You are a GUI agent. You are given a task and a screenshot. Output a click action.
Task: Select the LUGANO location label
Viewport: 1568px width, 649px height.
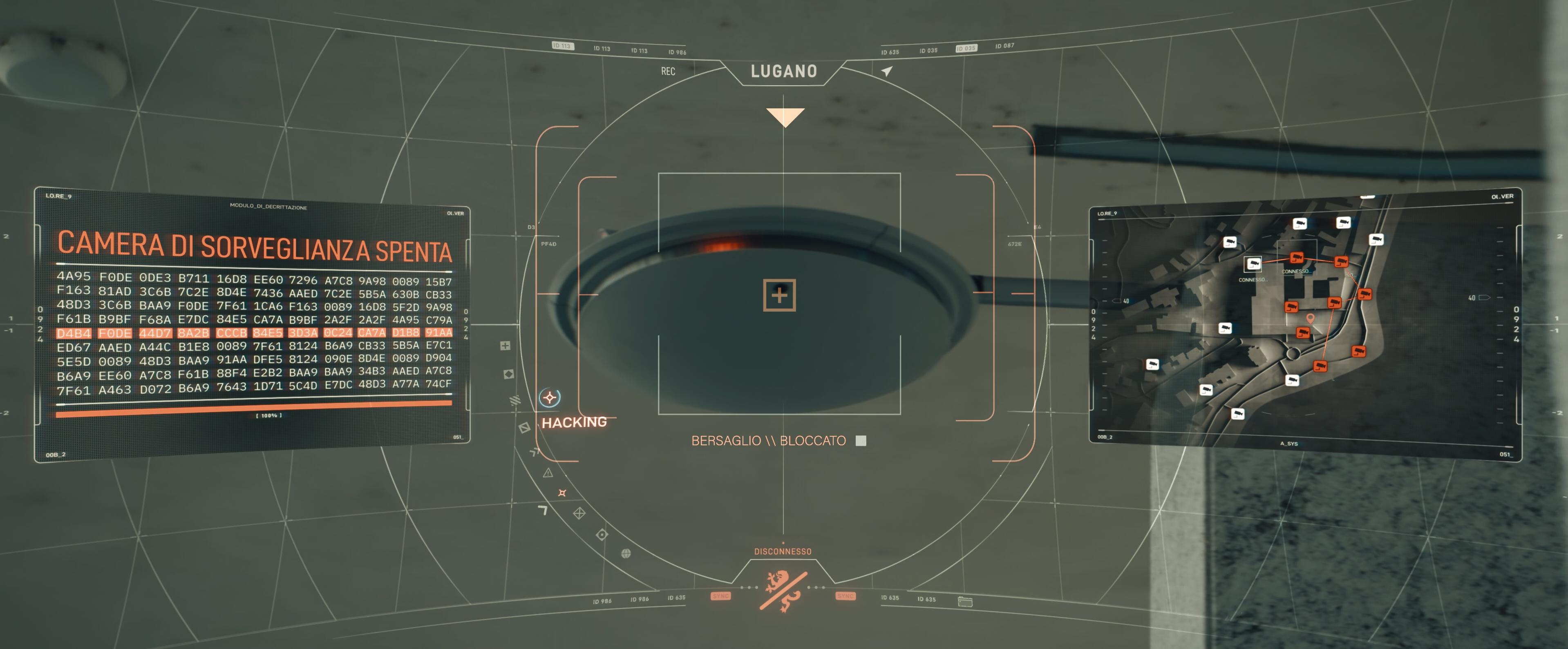(783, 72)
